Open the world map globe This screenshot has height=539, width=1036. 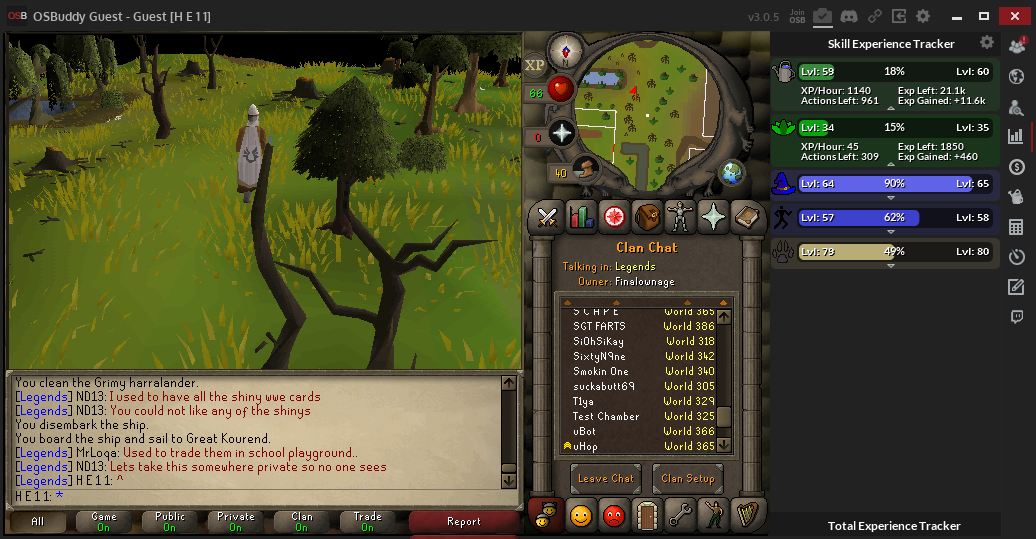tap(733, 172)
